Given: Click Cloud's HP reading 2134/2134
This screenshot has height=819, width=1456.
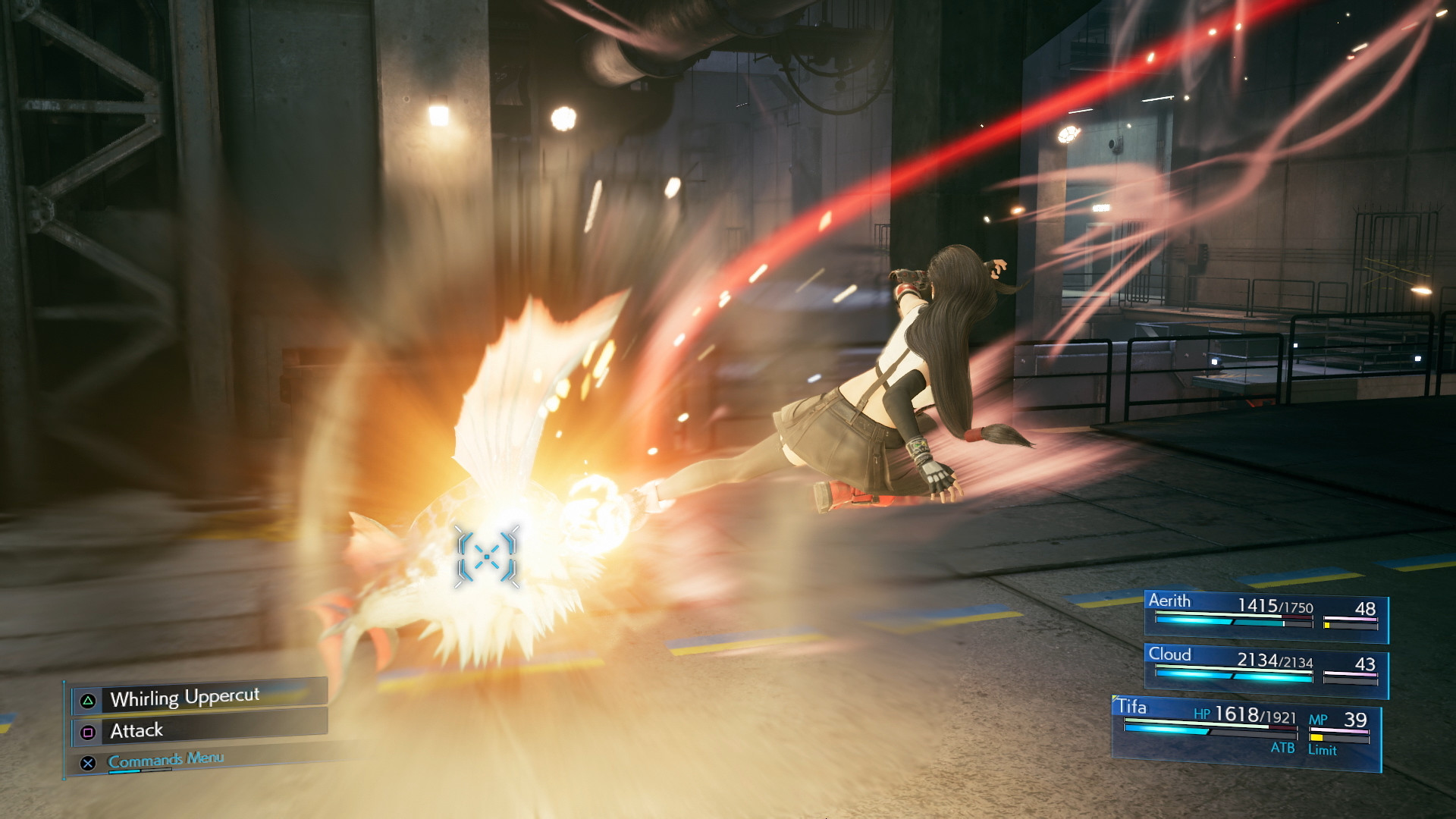Looking at the screenshot, I should tap(1275, 660).
